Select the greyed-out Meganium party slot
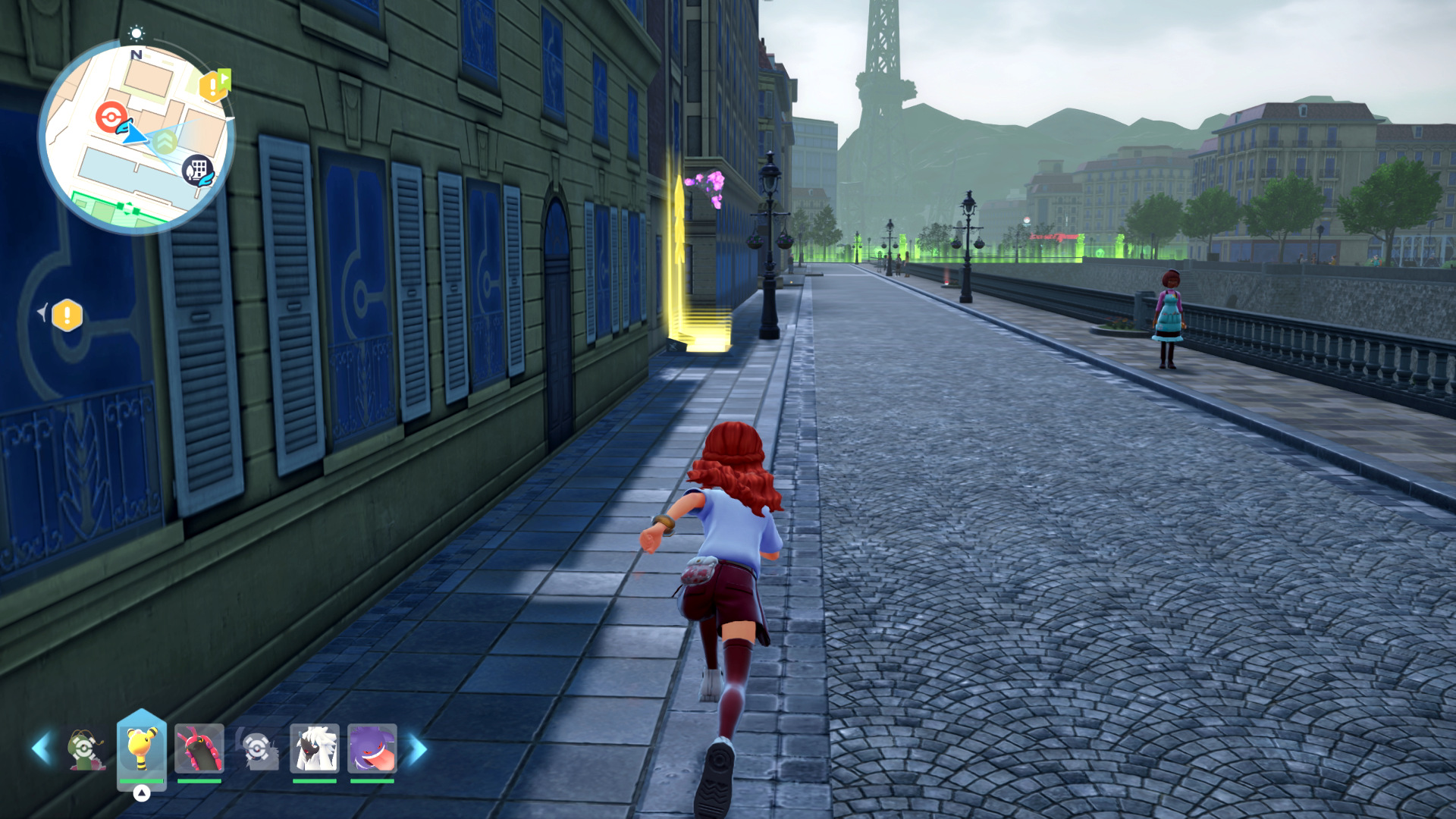This screenshot has width=1456, height=819. click(x=85, y=748)
